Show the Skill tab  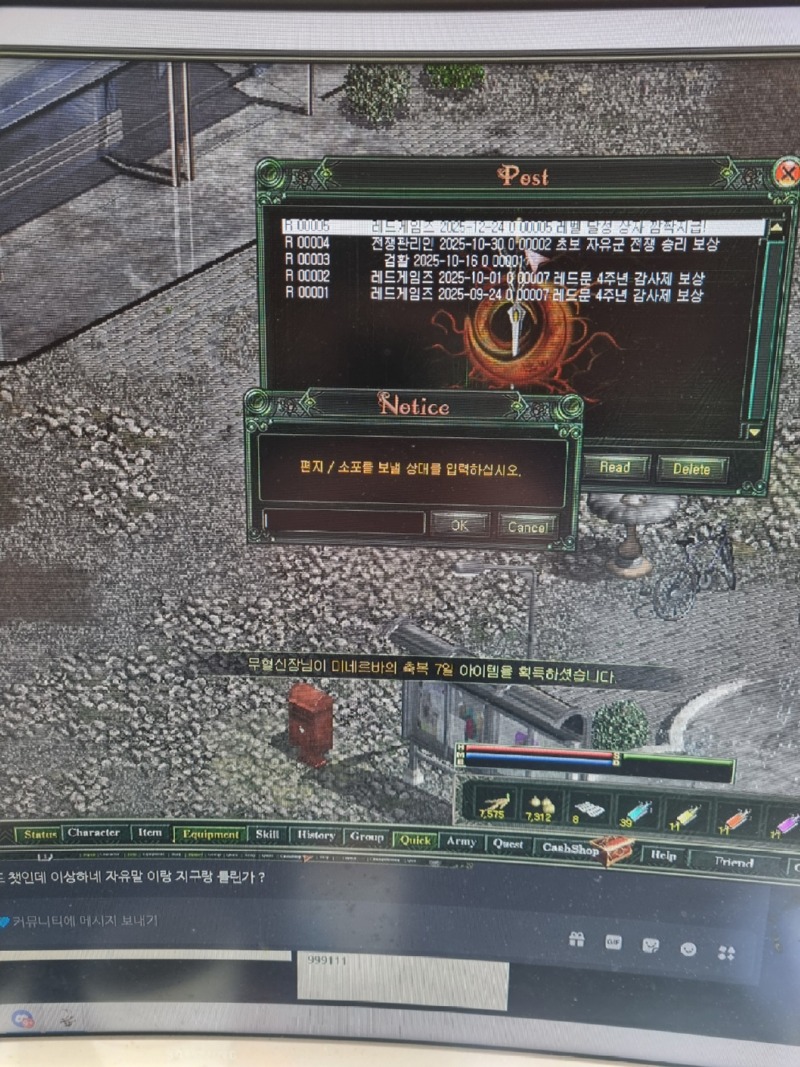click(x=267, y=835)
